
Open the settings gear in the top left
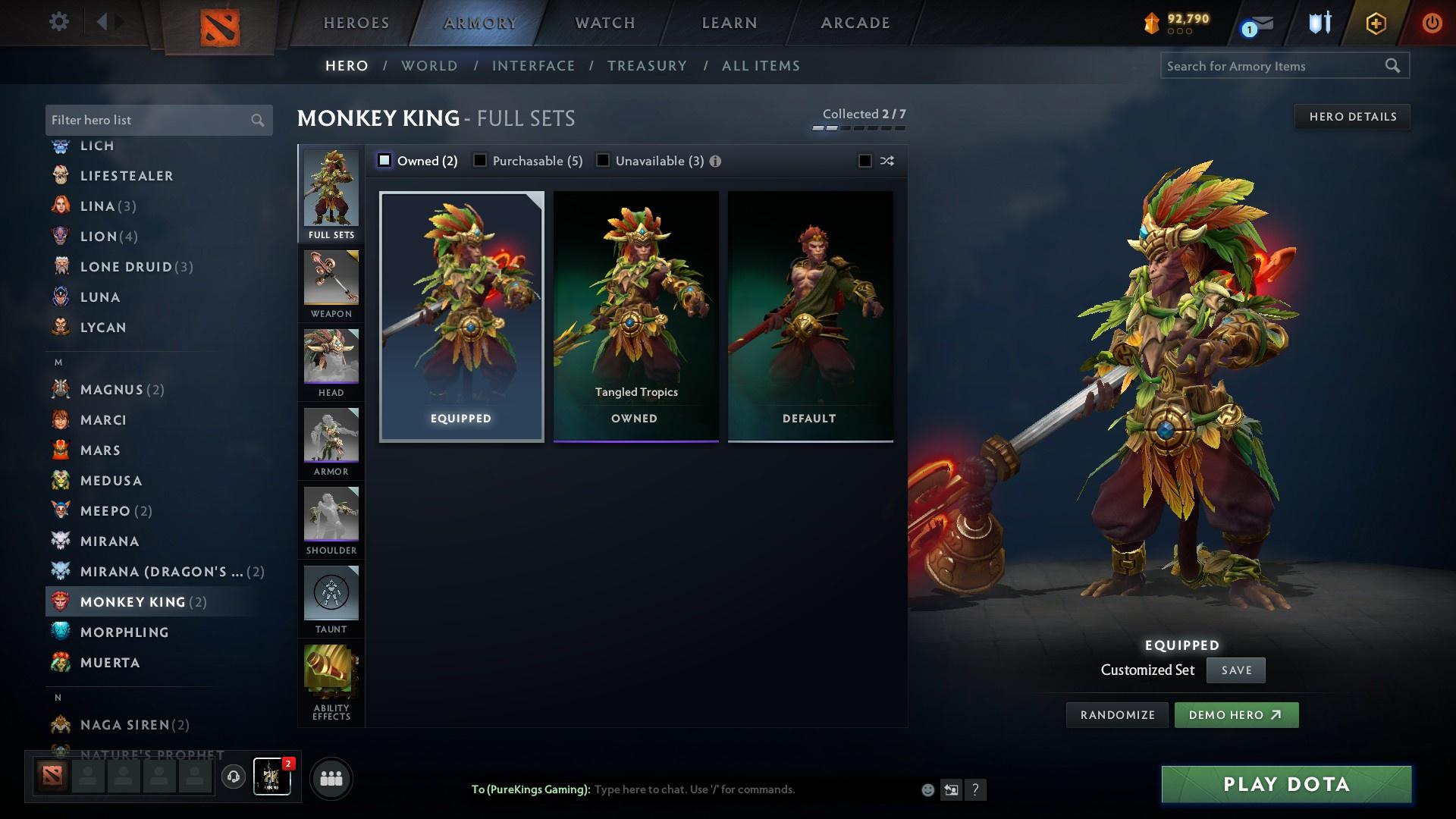(x=58, y=22)
